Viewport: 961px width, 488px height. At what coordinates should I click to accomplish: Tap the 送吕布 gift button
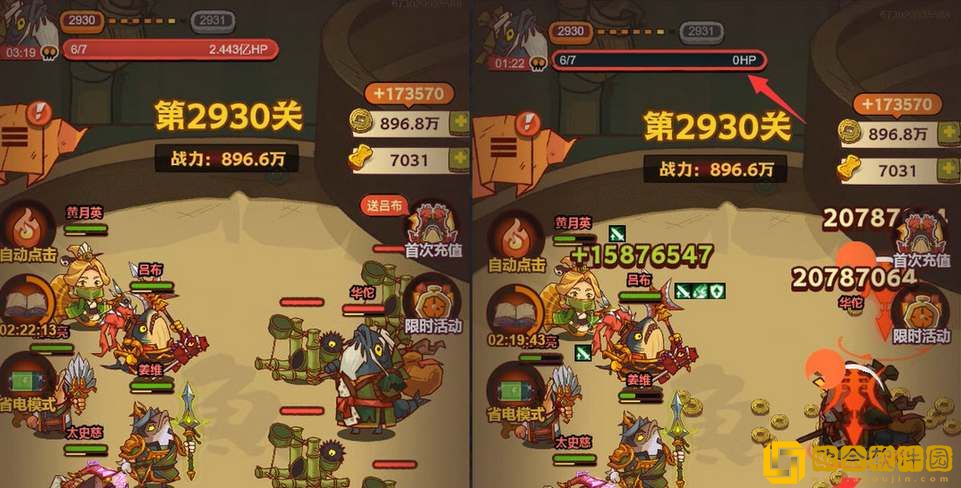[x=385, y=206]
